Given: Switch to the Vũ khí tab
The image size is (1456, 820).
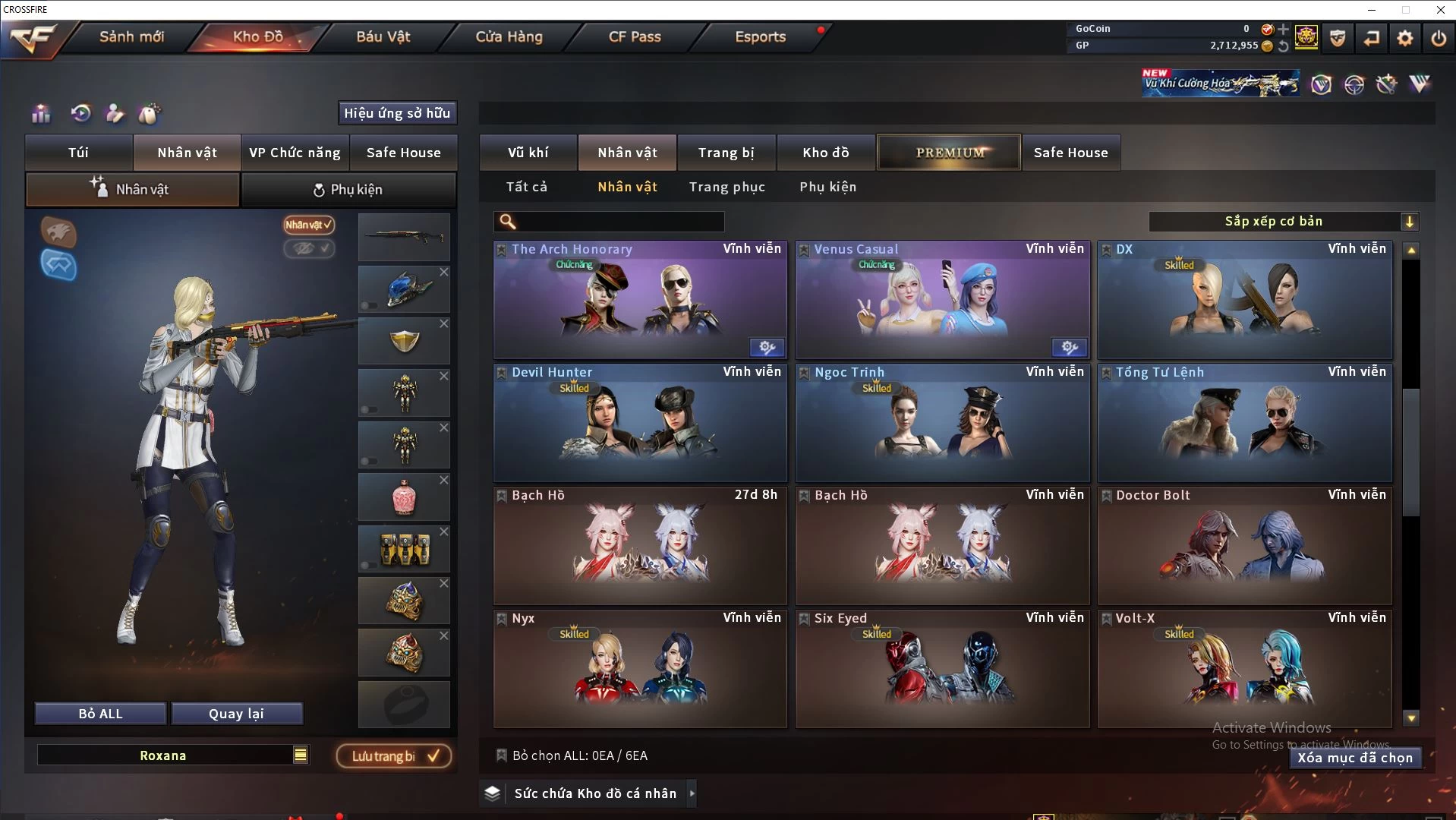Looking at the screenshot, I should [x=528, y=153].
